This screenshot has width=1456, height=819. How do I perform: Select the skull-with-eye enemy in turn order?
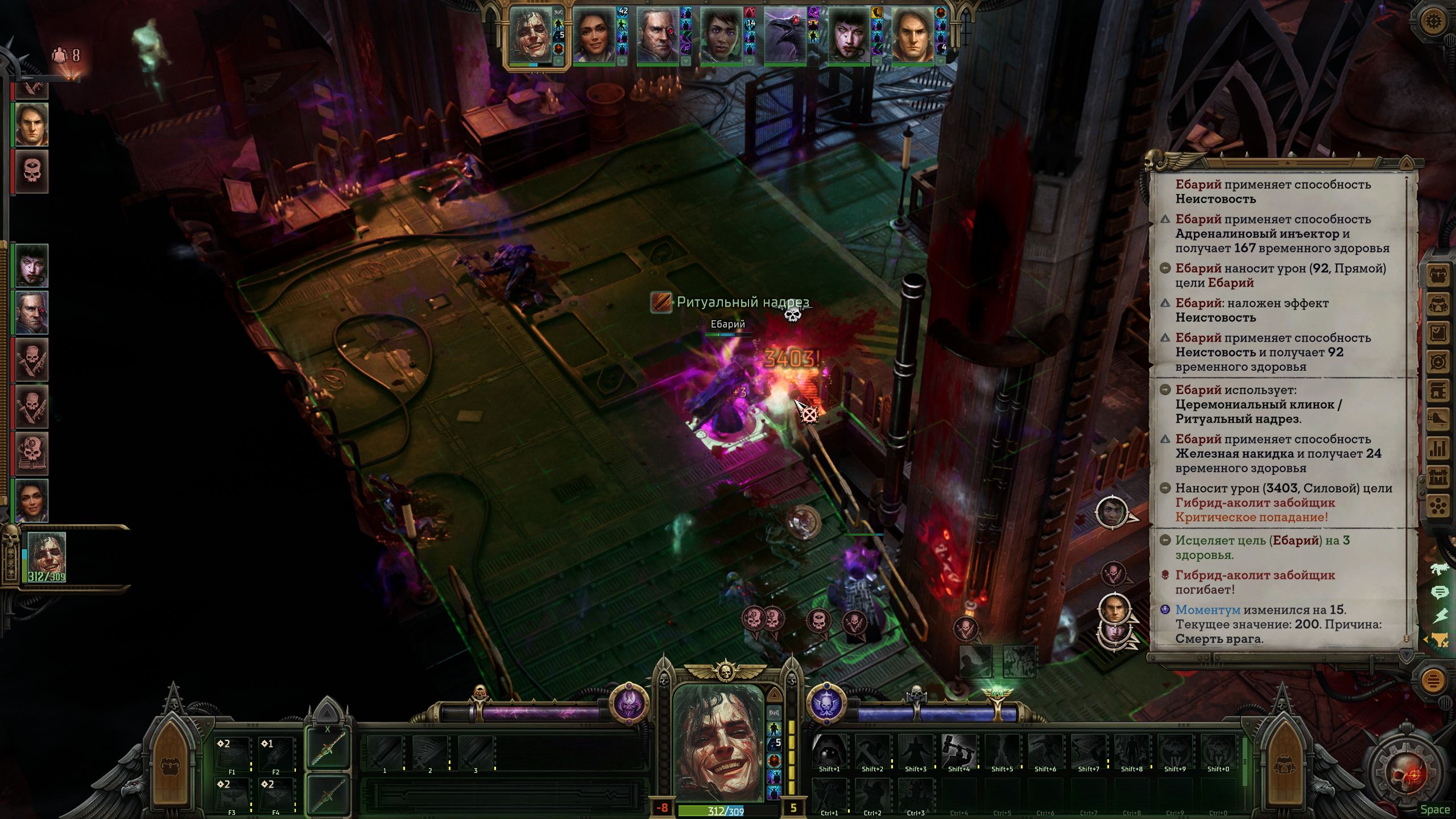point(32,171)
